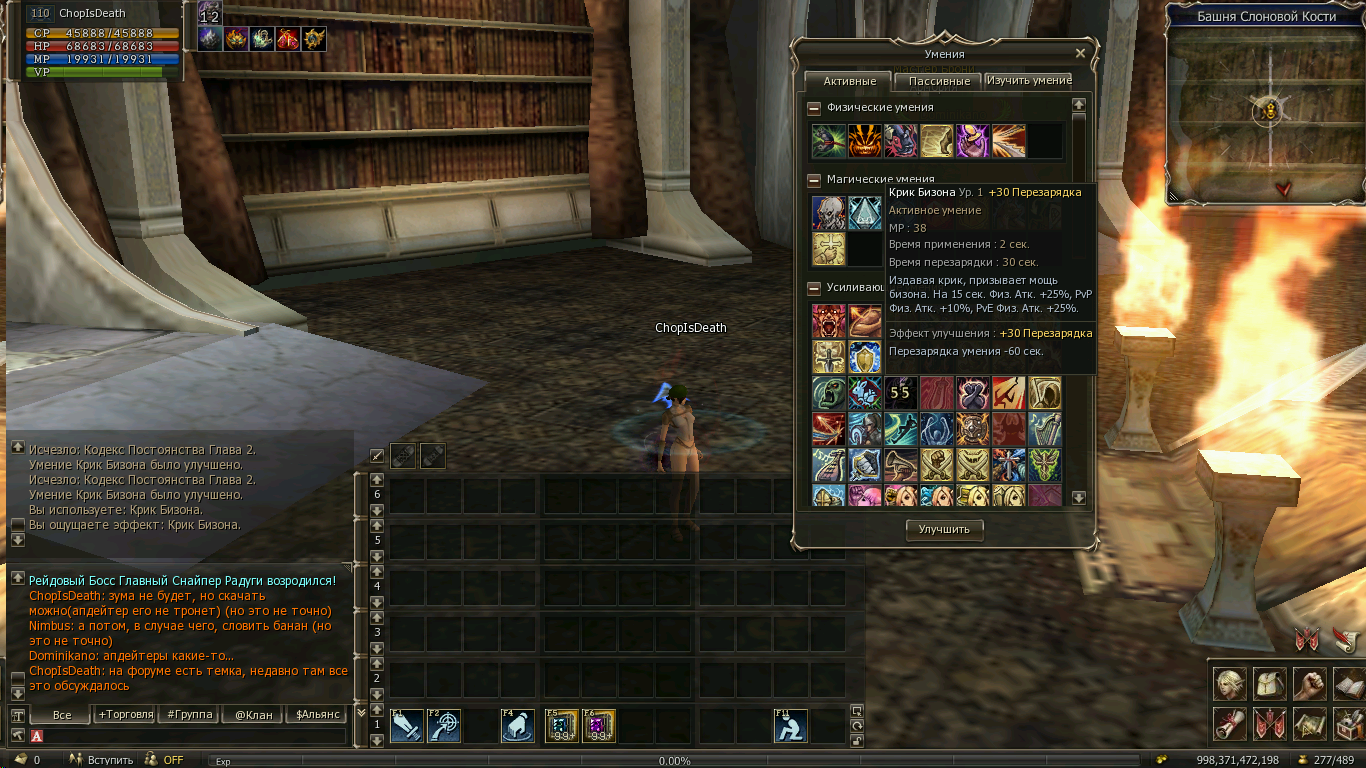
Task: Open the Изучить умение tab
Action: point(1028,80)
